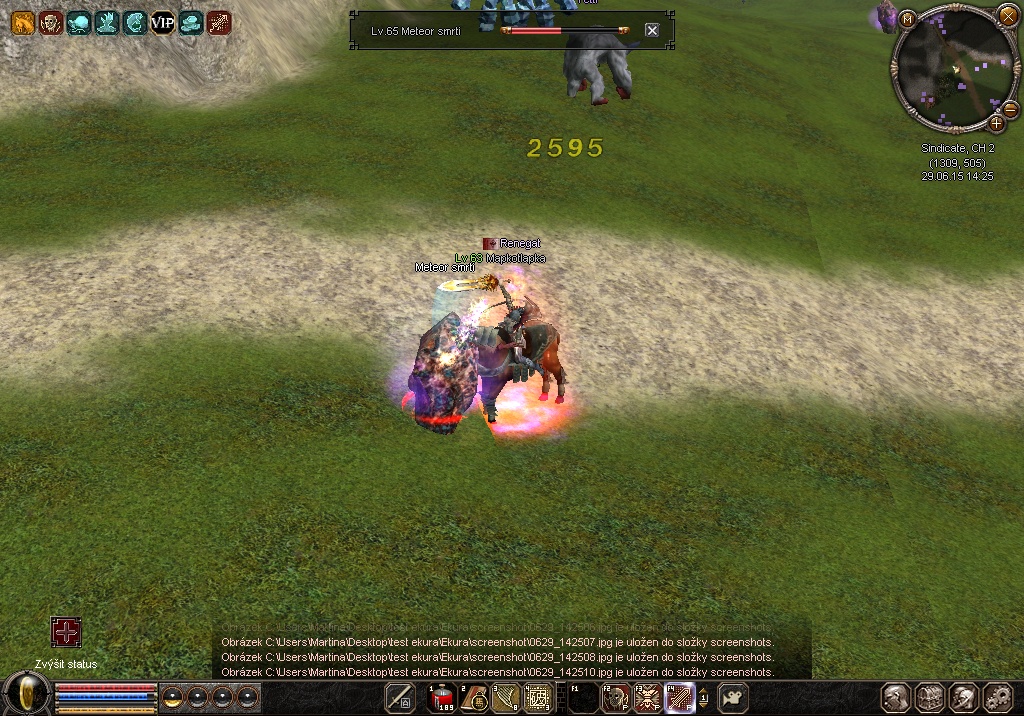1024x716 pixels.
Task: Select the skull buff icon
Action: click(x=51, y=23)
